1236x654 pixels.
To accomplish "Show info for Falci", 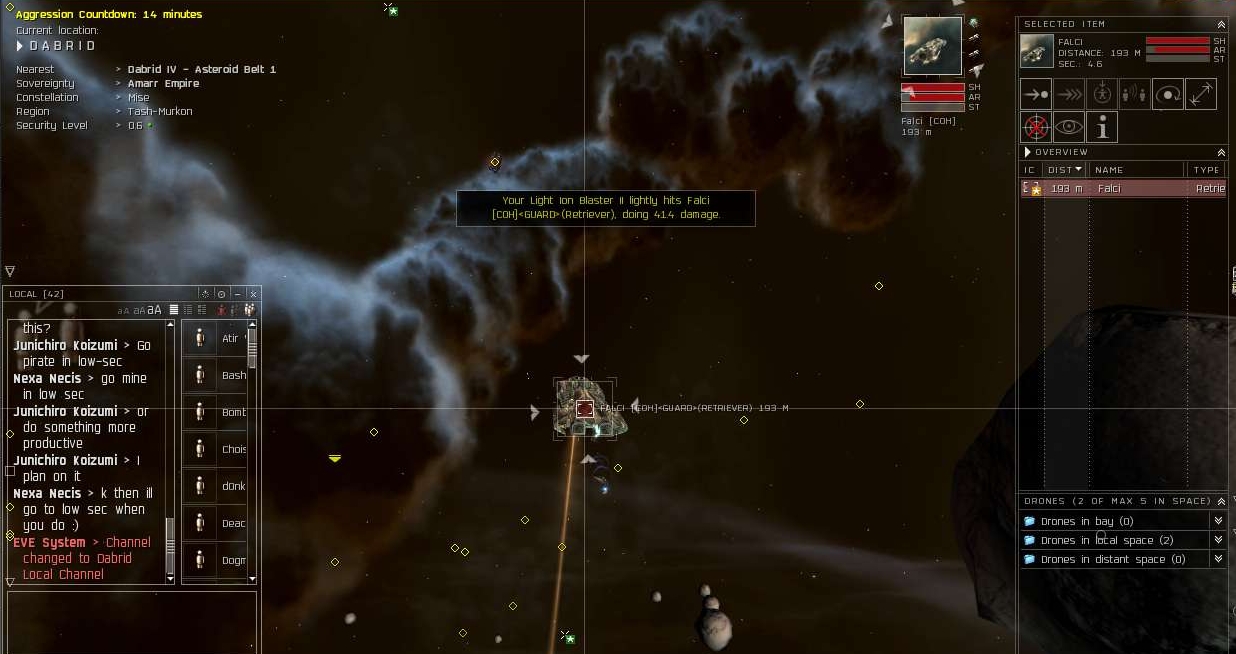I will coord(1102,127).
